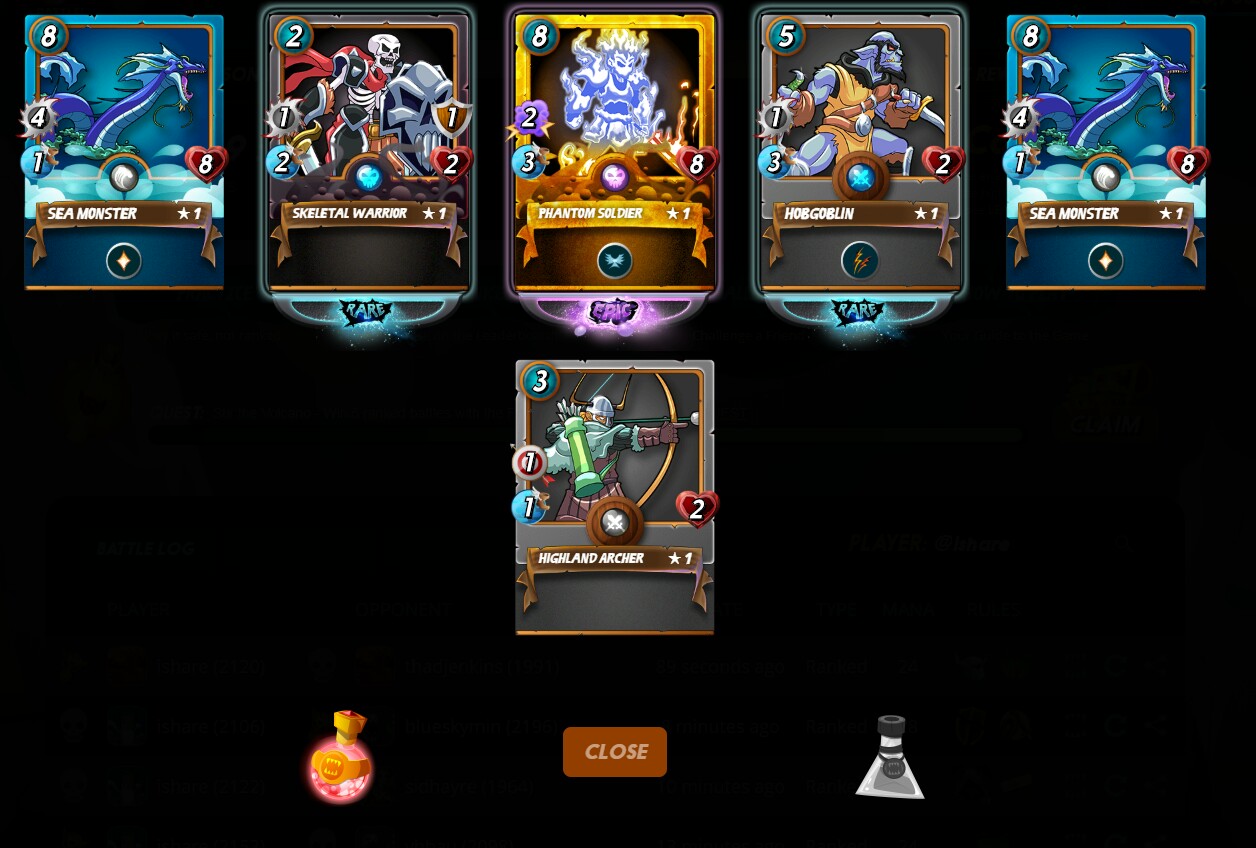Click the gray potion flask icon

[x=889, y=757]
